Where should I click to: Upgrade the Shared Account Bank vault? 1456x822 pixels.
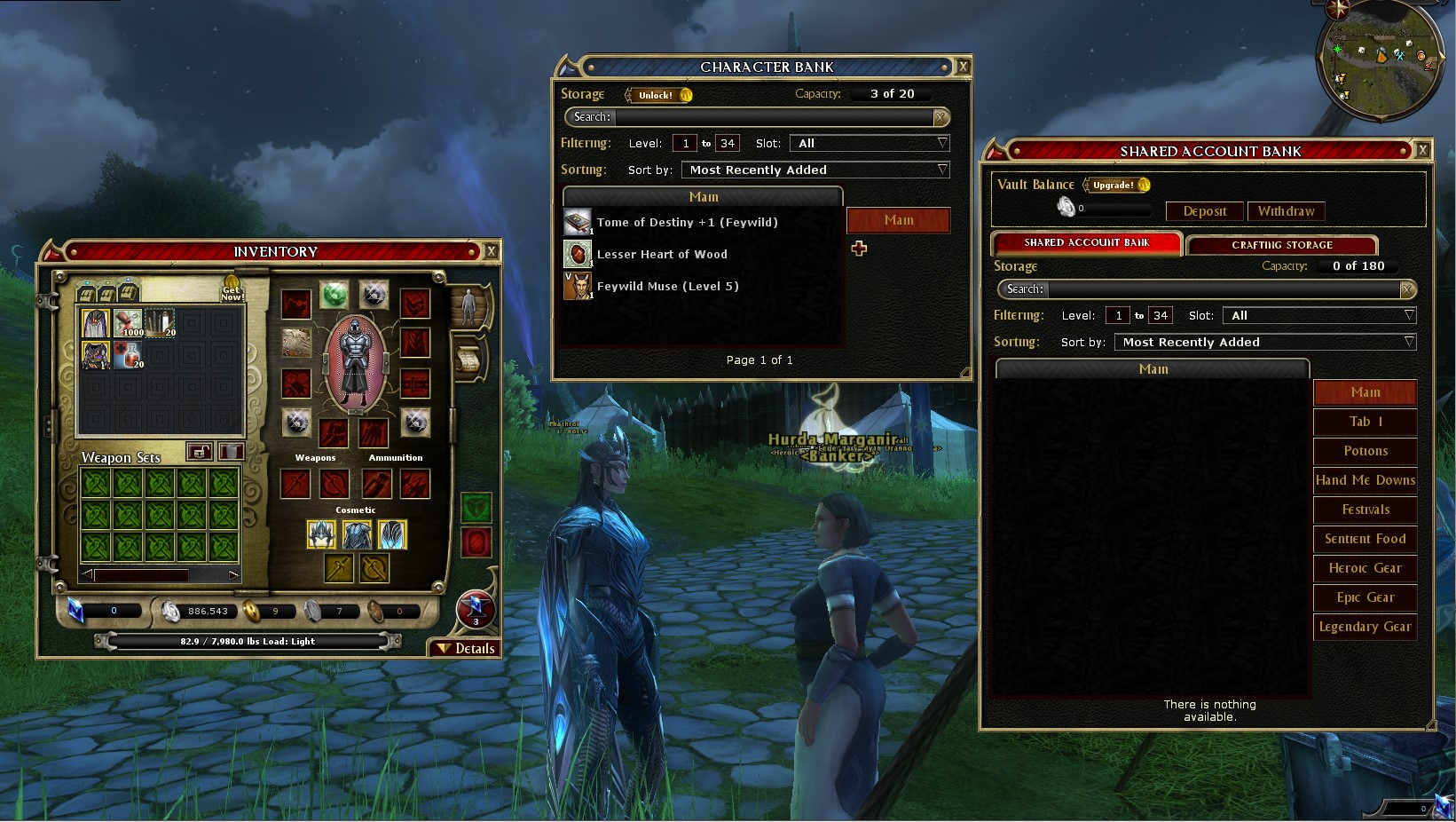[x=1116, y=185]
